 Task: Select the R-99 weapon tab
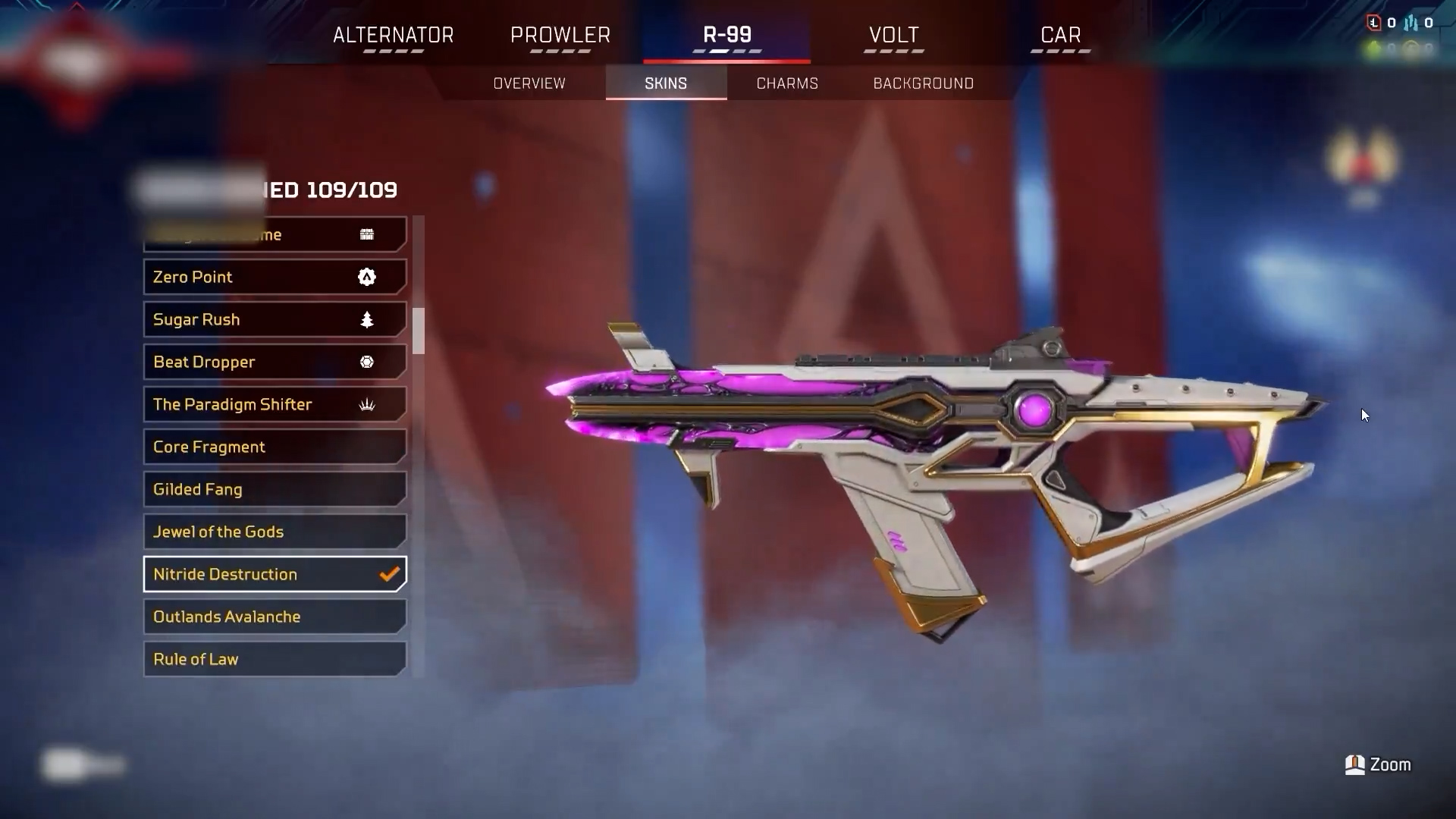coord(726,36)
